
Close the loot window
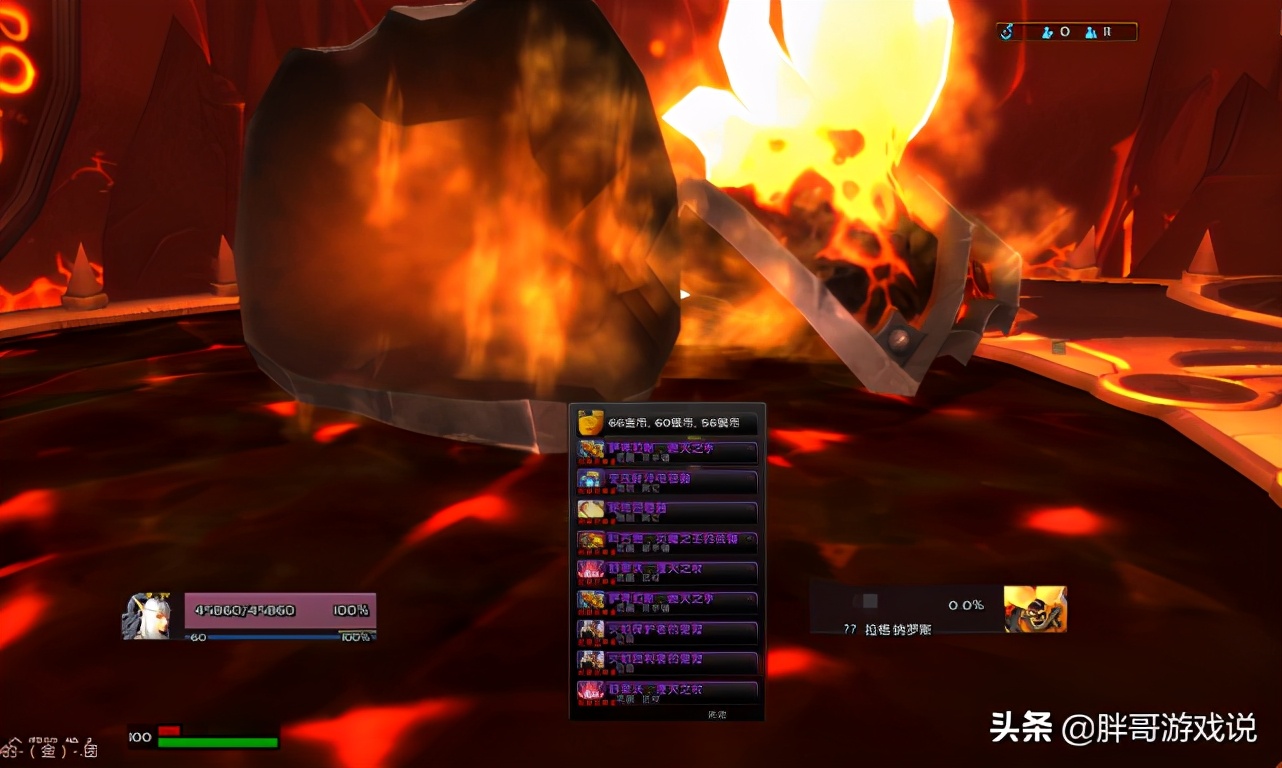717,714
